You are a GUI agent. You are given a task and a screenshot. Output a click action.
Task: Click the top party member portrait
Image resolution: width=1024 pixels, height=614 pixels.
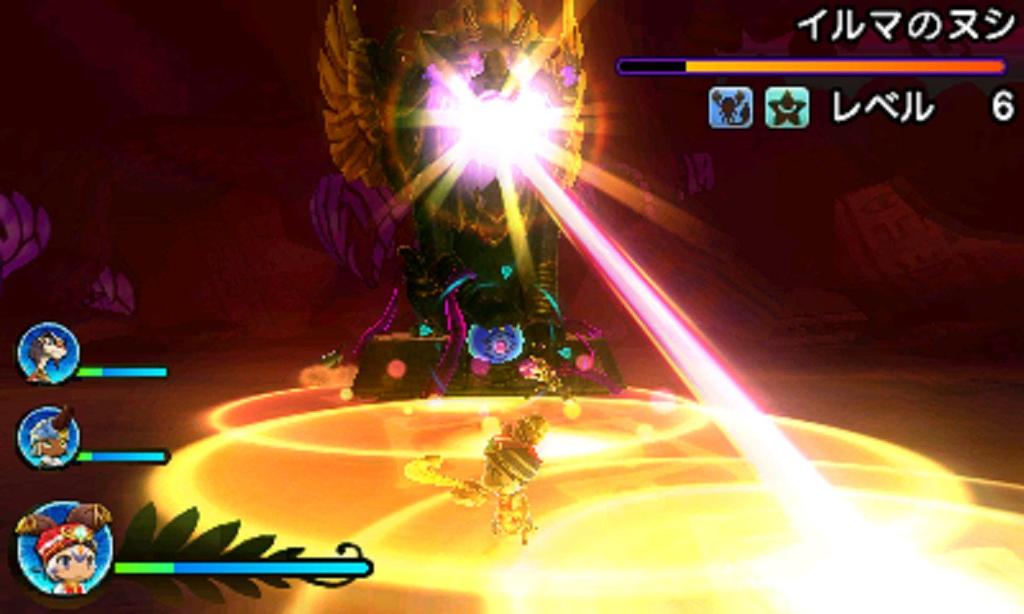click(47, 353)
